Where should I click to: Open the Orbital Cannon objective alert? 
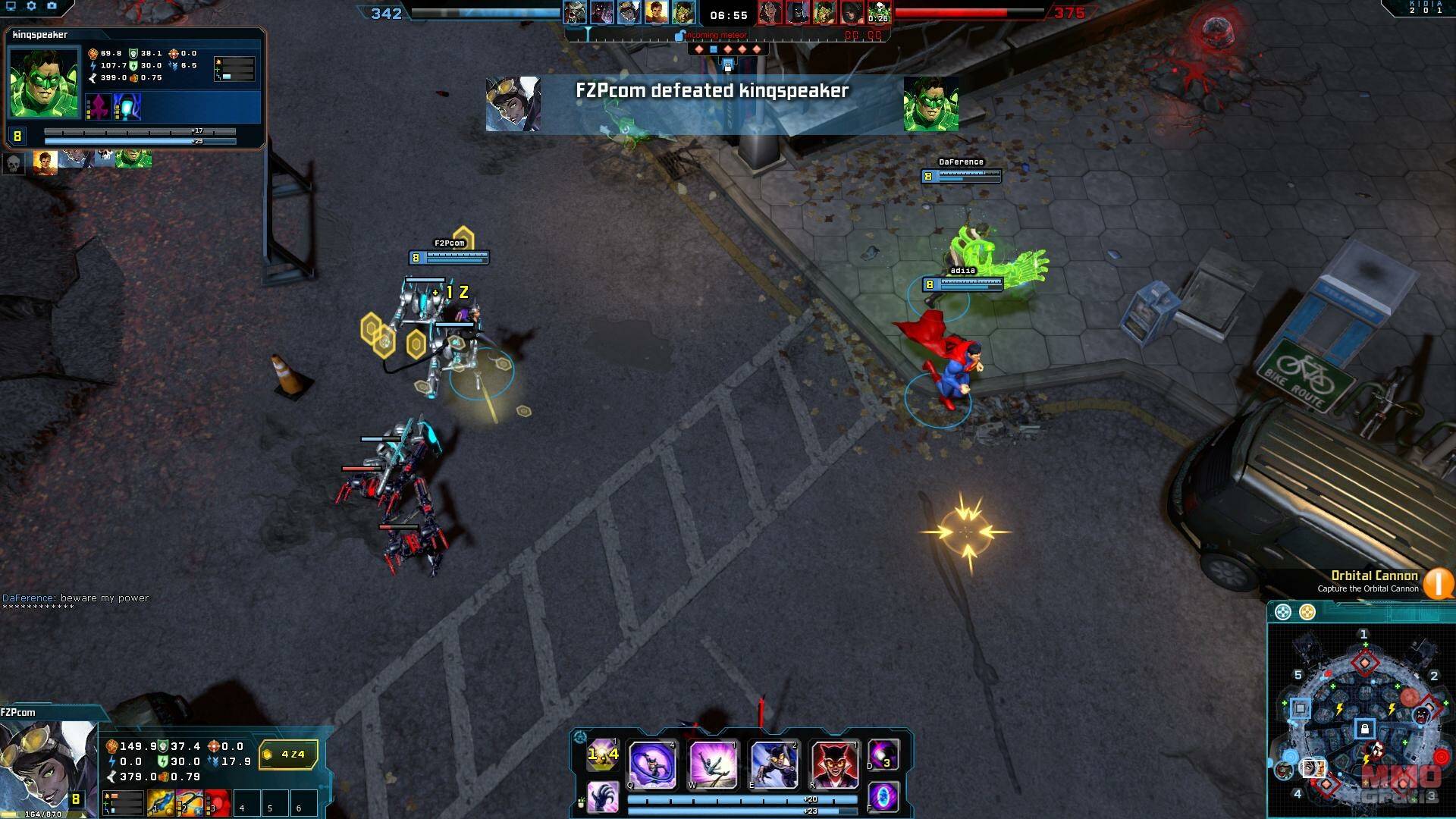[1437, 582]
